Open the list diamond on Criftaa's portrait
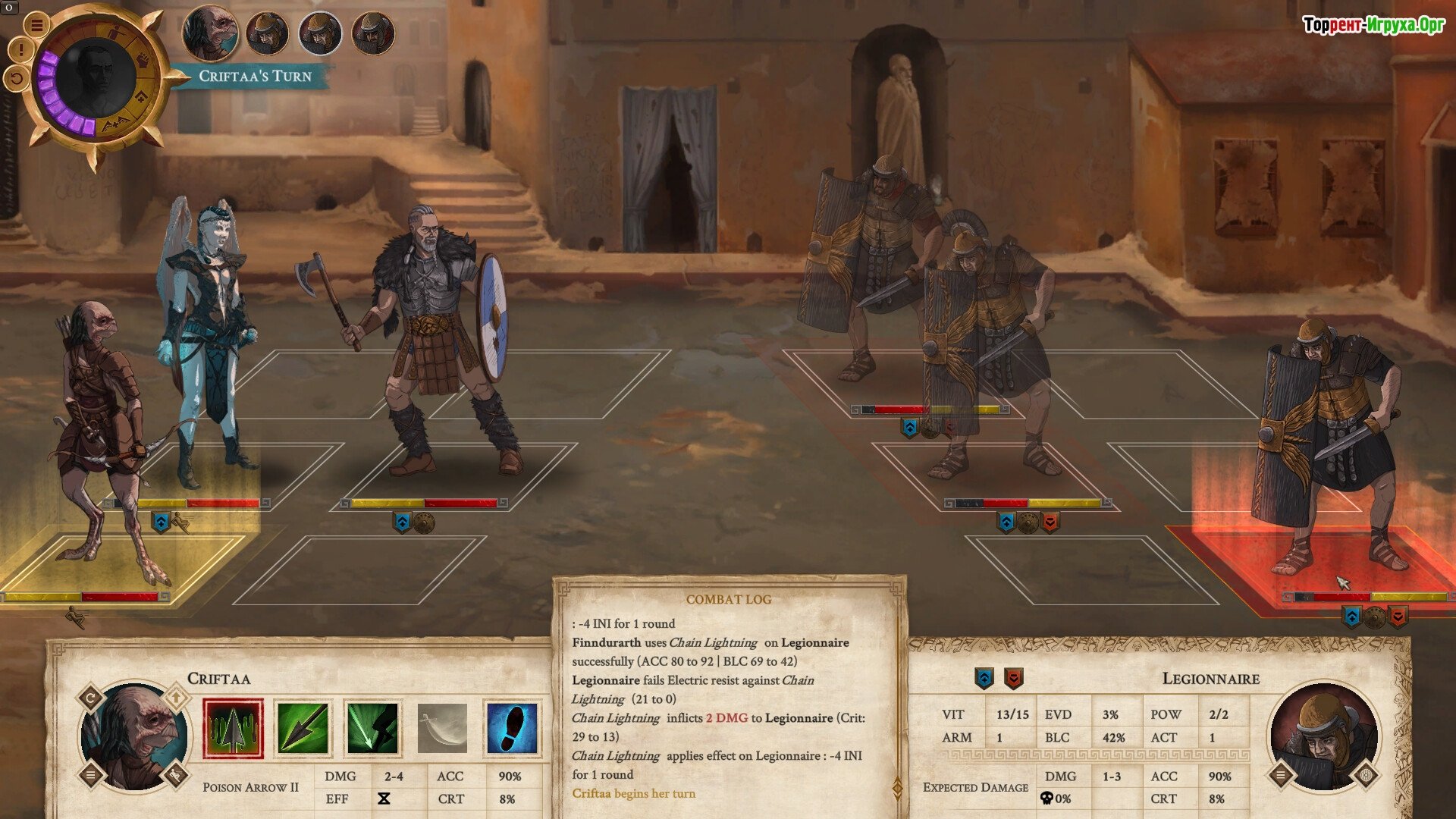 pos(91,775)
